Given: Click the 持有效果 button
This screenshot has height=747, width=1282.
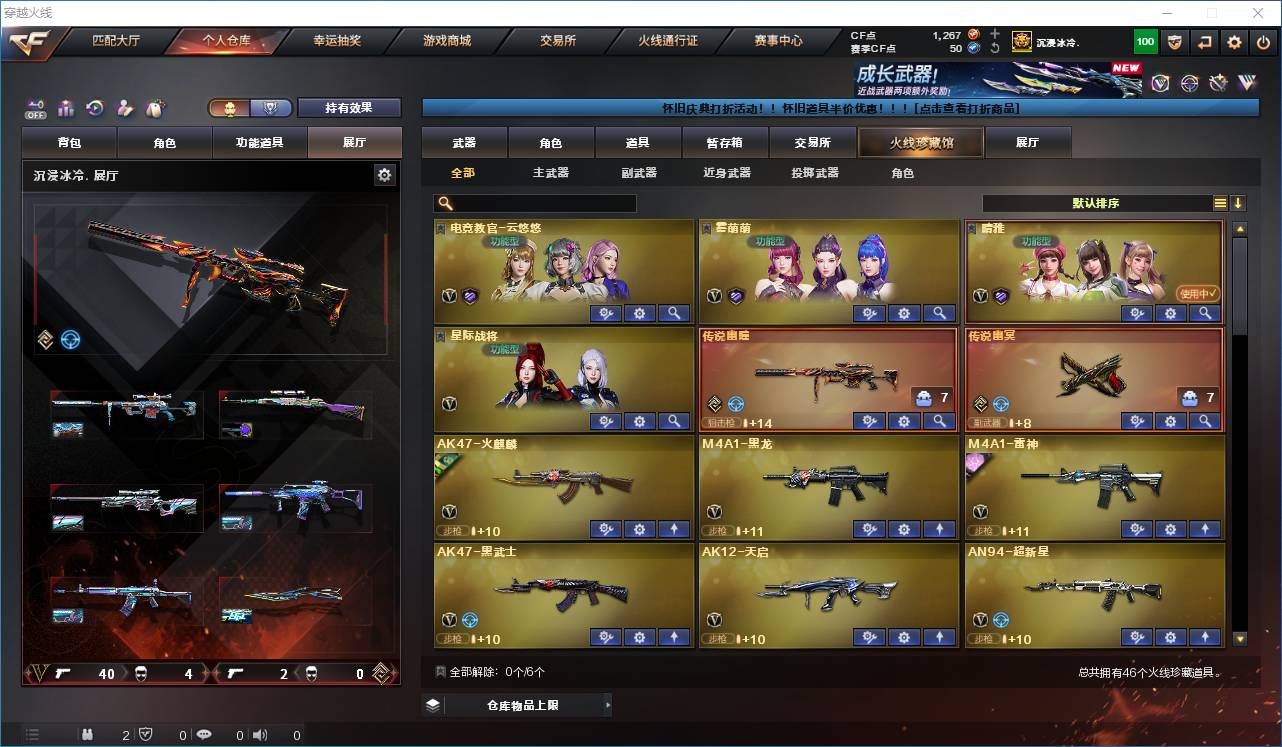Looking at the screenshot, I should click(x=348, y=107).
